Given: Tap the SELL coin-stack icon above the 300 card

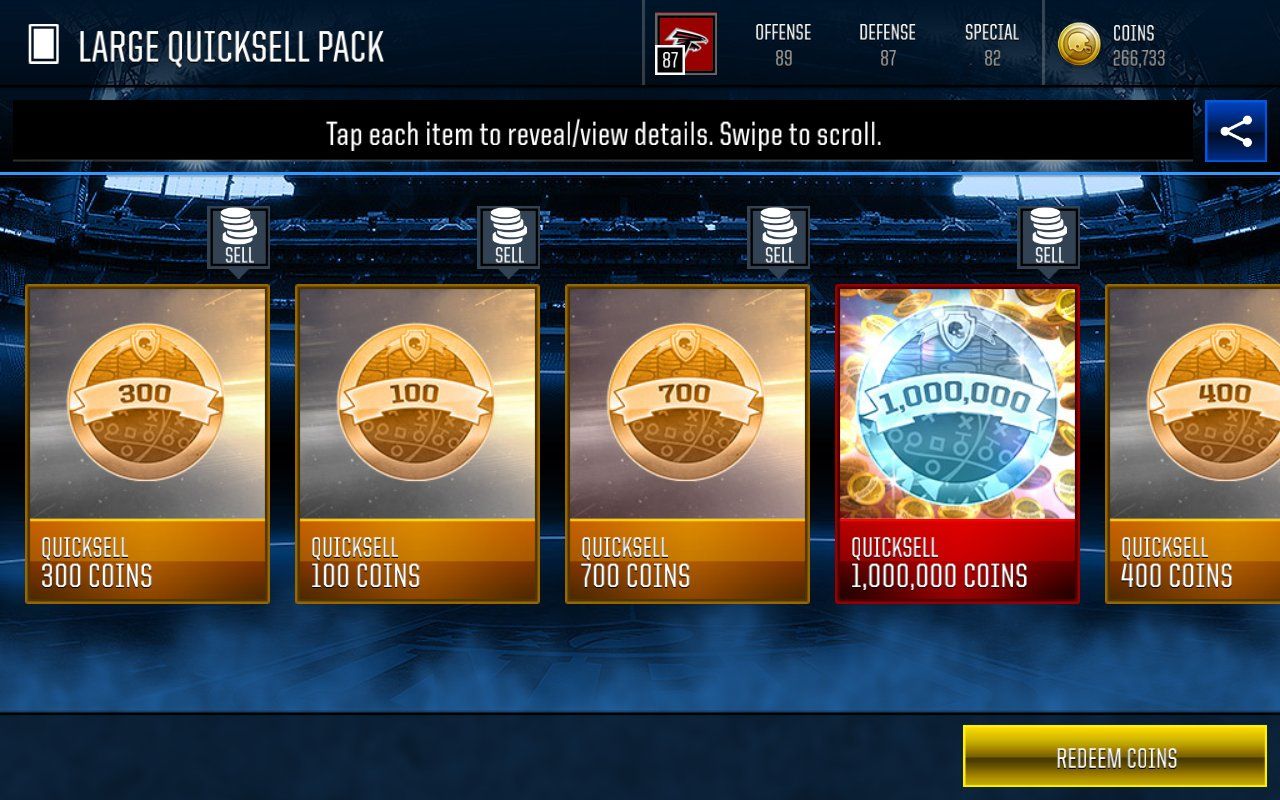Looking at the screenshot, I should [240, 237].
